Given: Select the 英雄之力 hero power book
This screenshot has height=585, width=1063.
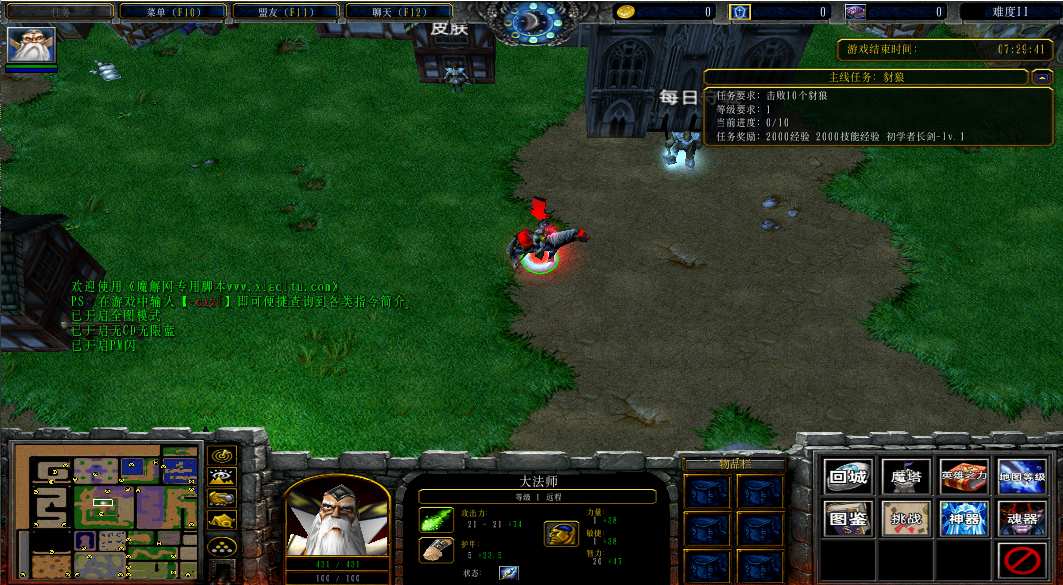Looking at the screenshot, I should (964, 477).
